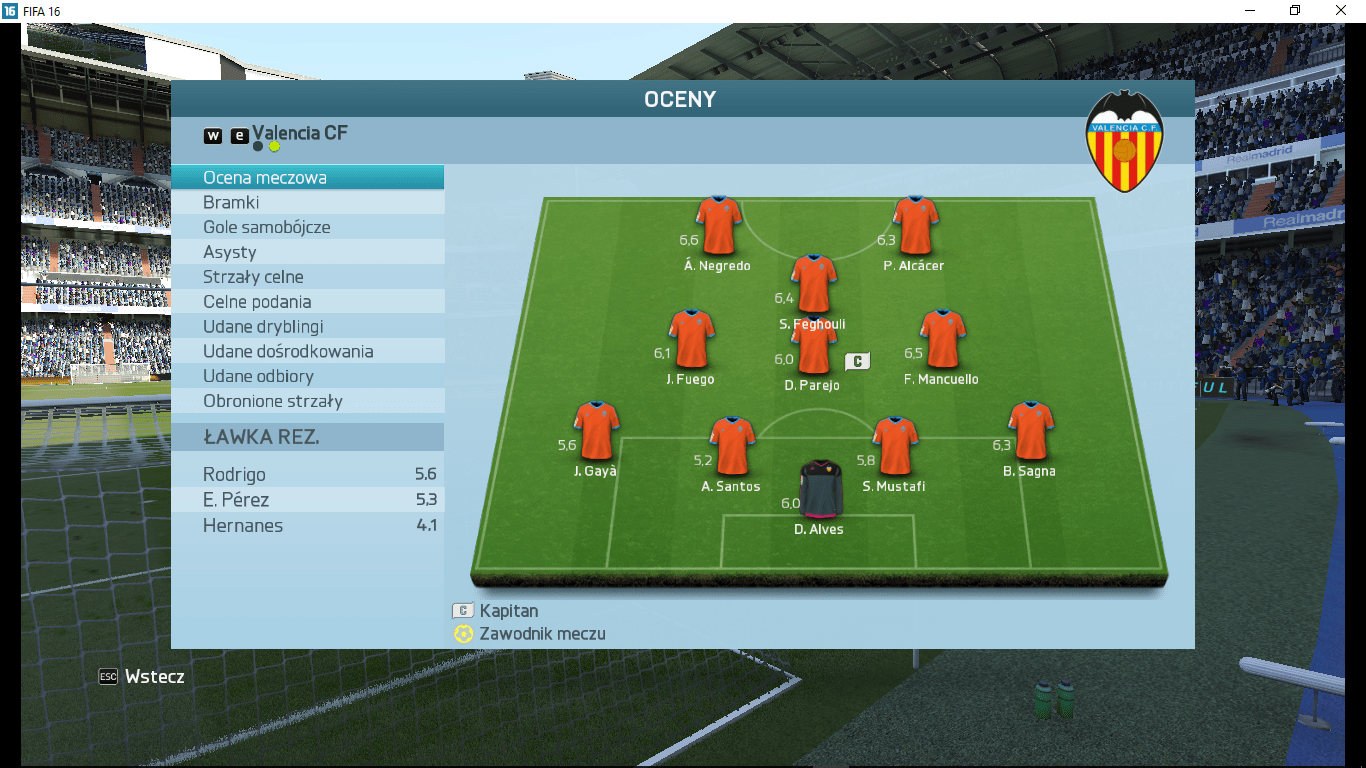Choose Udane dryblingi from the list
This screenshot has width=1366, height=768.
[x=307, y=327]
